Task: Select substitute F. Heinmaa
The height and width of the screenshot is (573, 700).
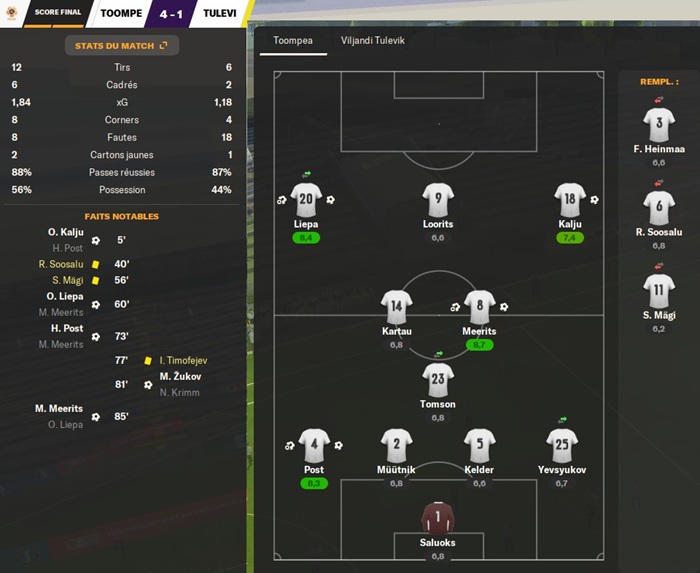Action: coord(659,125)
